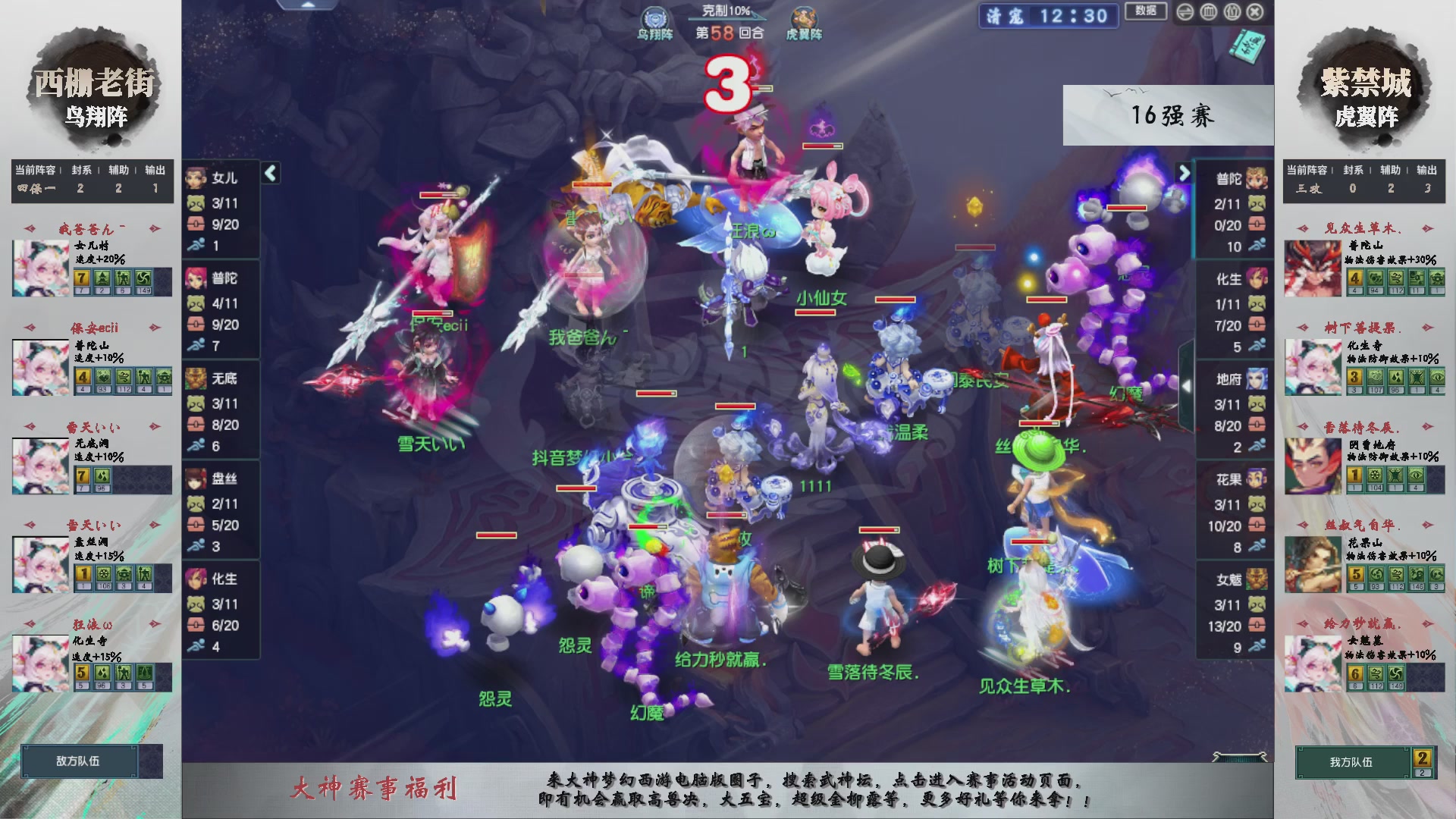The height and width of the screenshot is (819, 1456).
Task: Collapse the left unit panel with its chevron
Action: (x=269, y=172)
